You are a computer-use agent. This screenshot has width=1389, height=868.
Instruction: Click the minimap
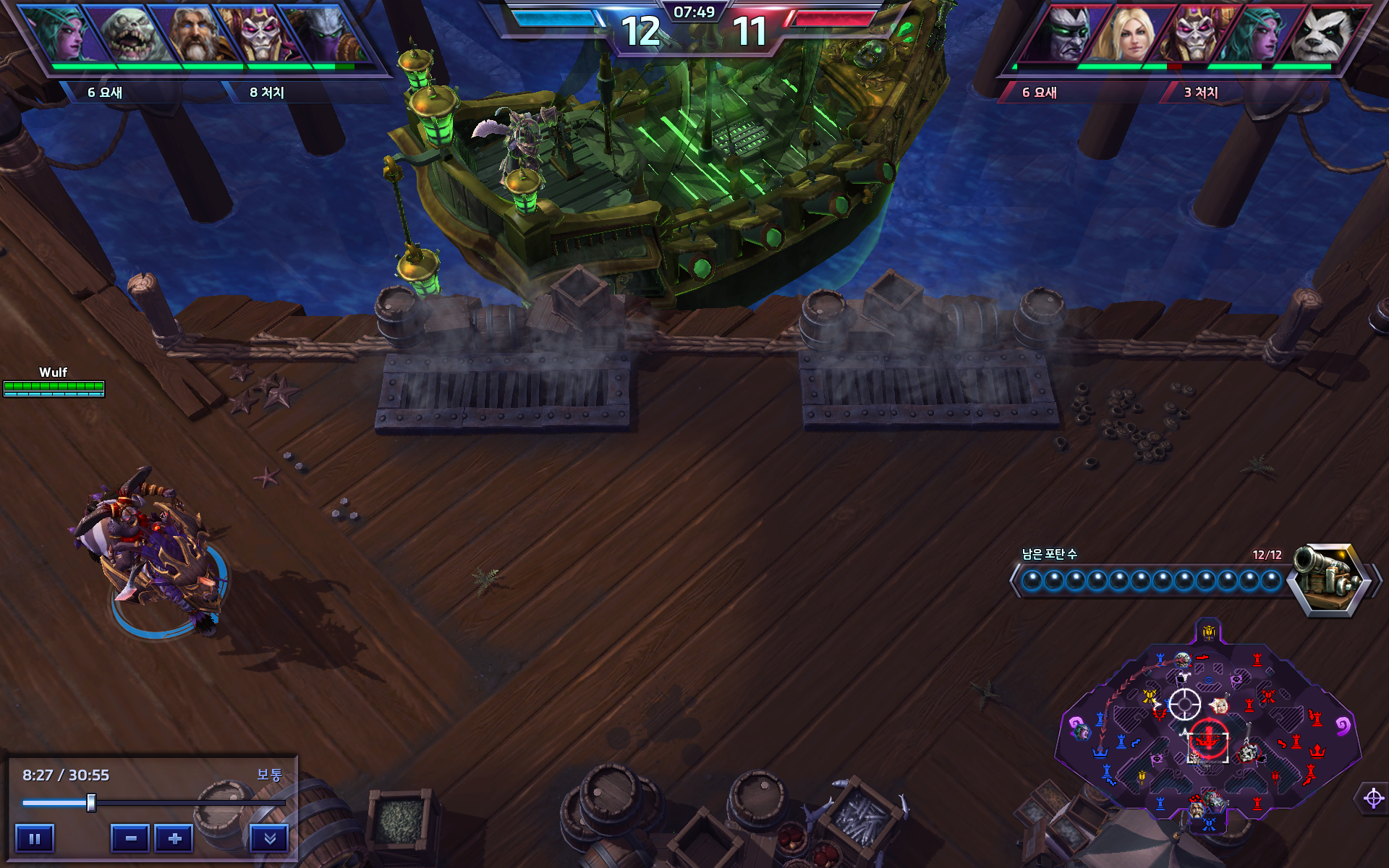(1208, 731)
